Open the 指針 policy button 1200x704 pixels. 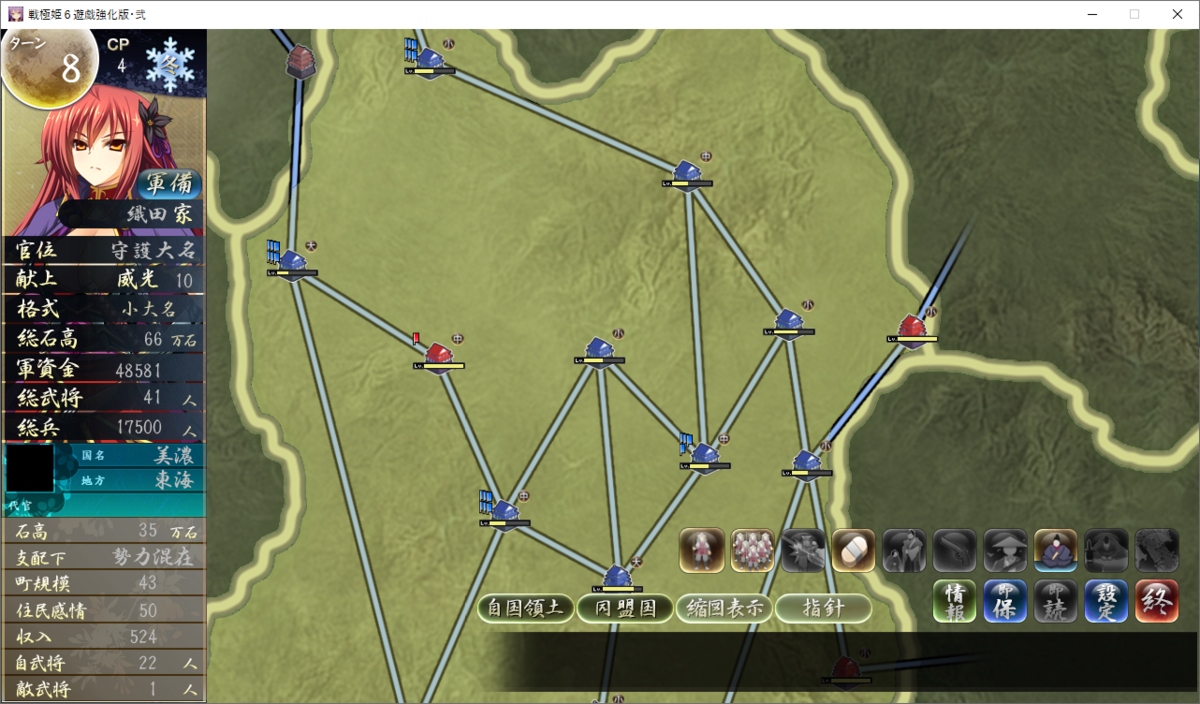click(823, 608)
